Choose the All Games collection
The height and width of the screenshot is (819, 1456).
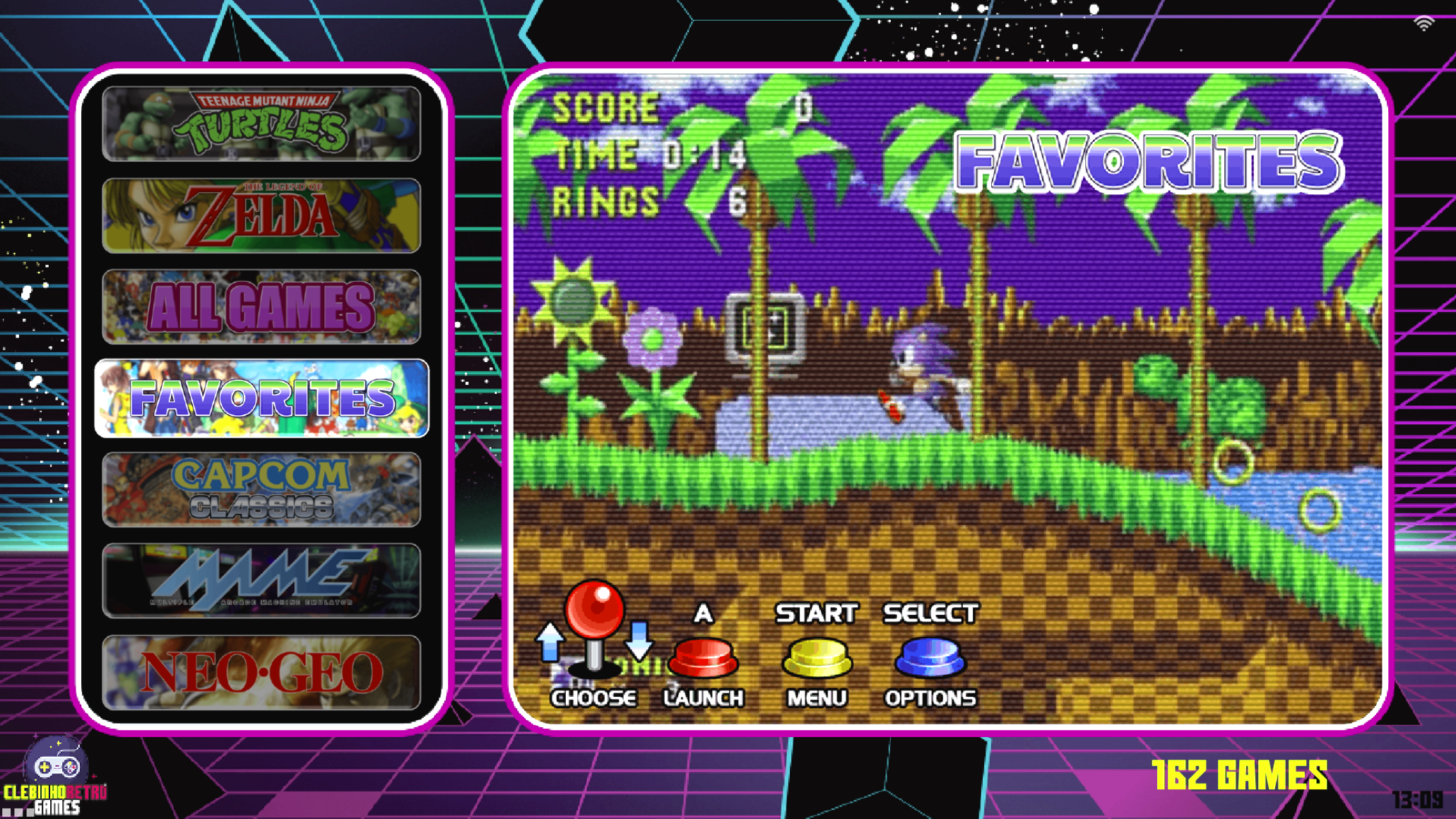click(x=261, y=306)
